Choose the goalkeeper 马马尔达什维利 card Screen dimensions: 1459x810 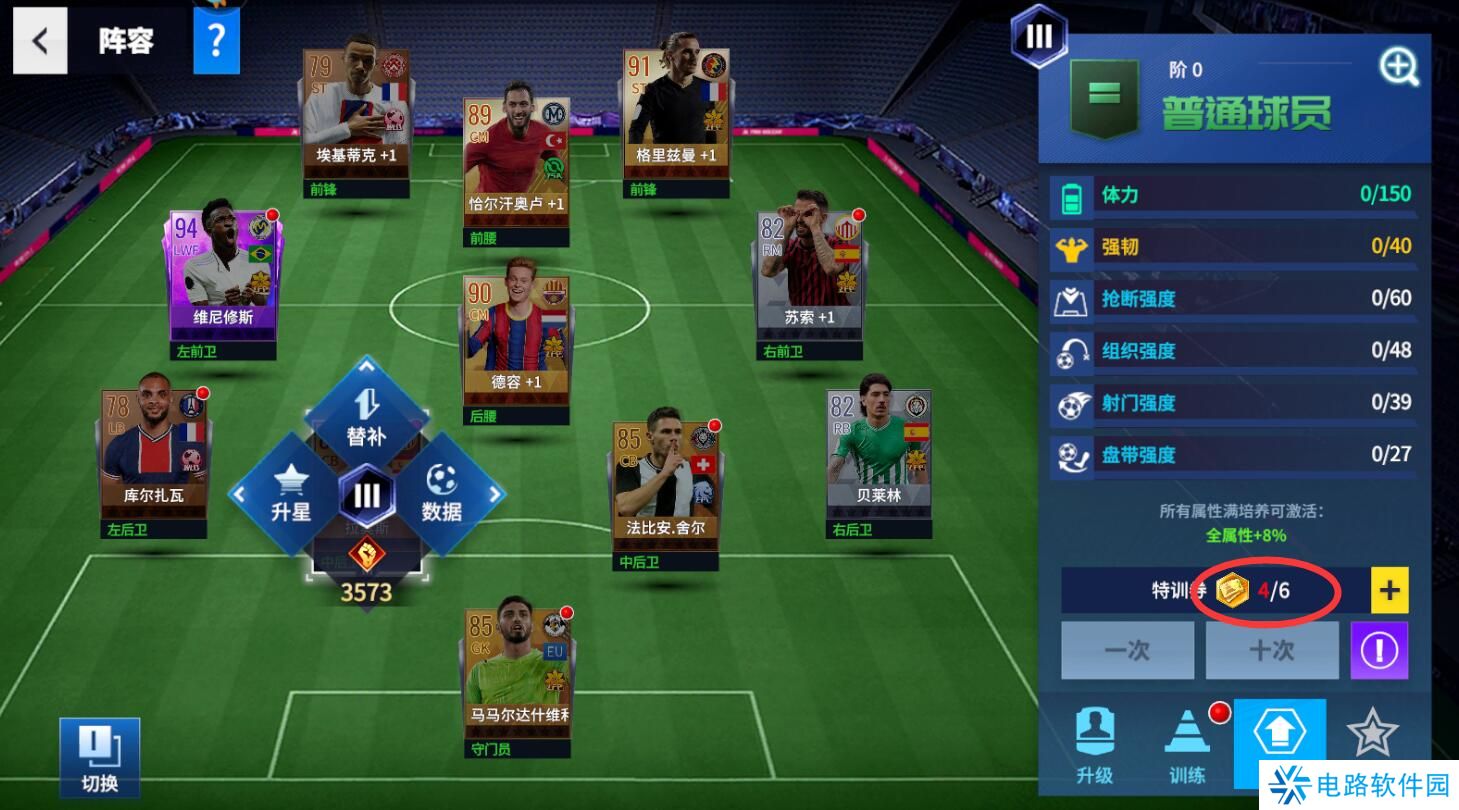[x=518, y=670]
